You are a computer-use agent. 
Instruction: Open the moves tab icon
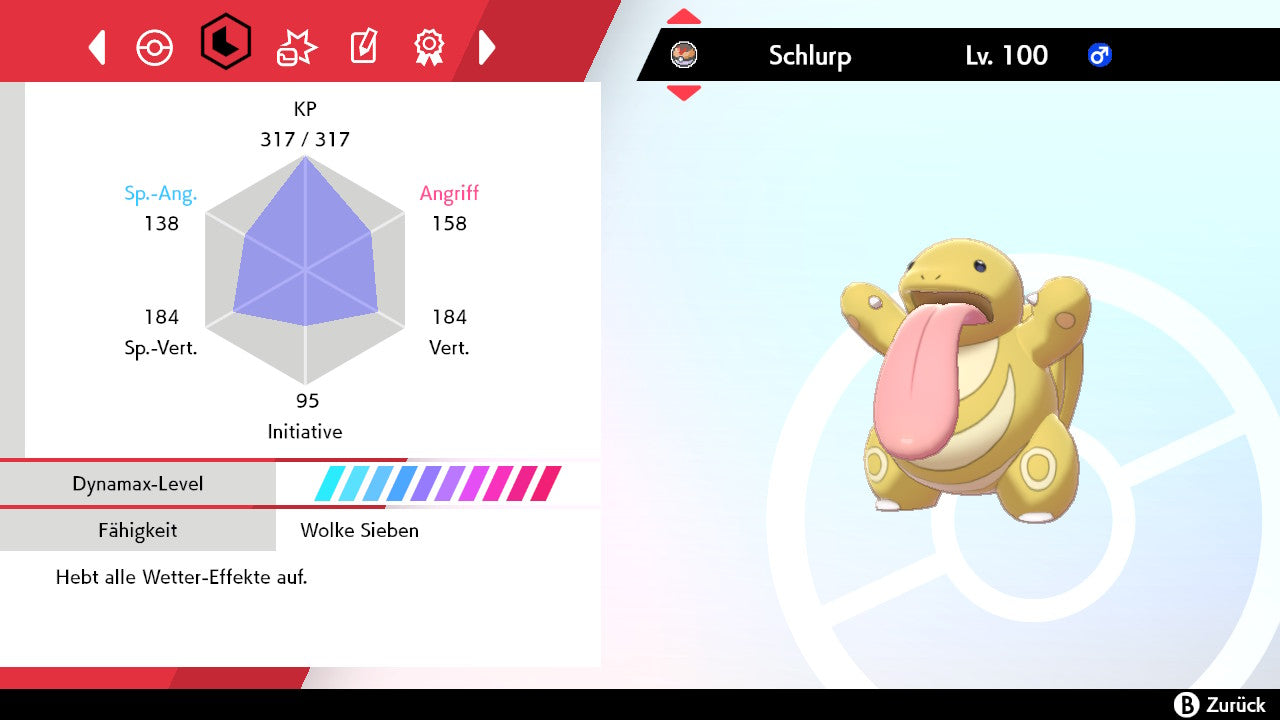click(296, 47)
